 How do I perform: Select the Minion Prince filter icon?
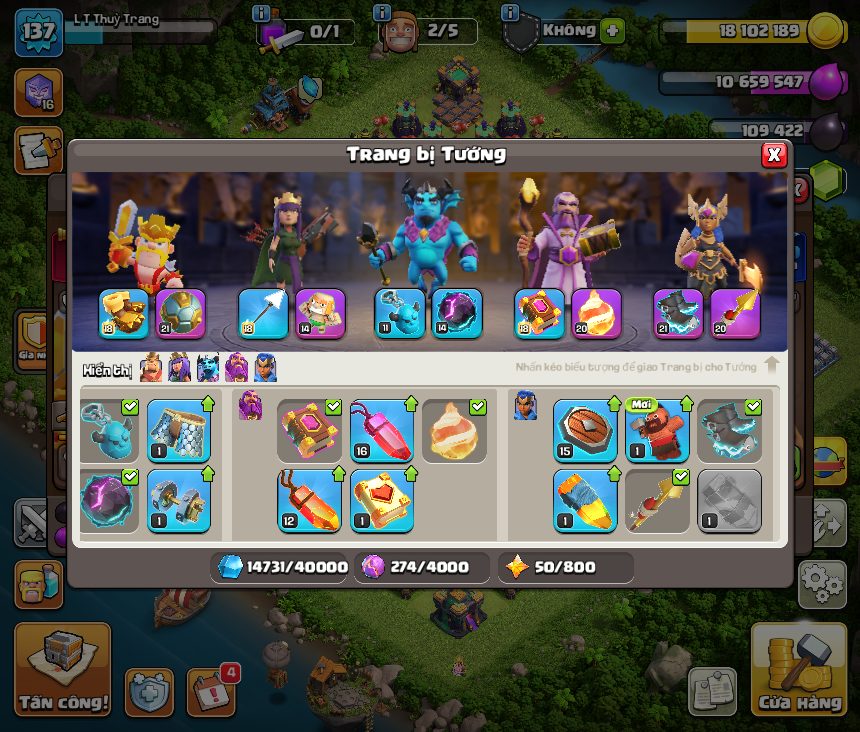(x=208, y=368)
